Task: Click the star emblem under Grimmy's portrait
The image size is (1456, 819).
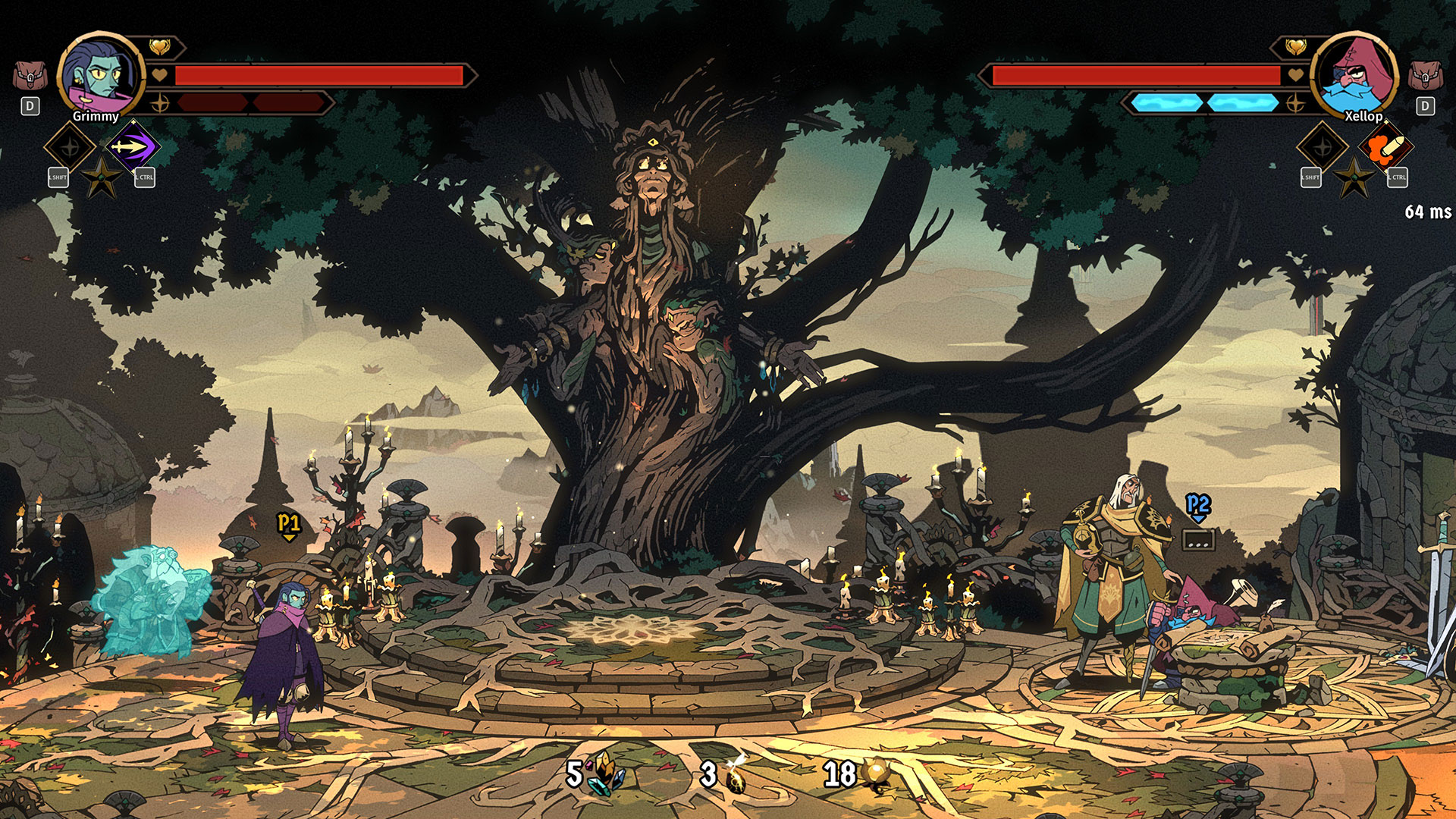Action: click(x=102, y=178)
